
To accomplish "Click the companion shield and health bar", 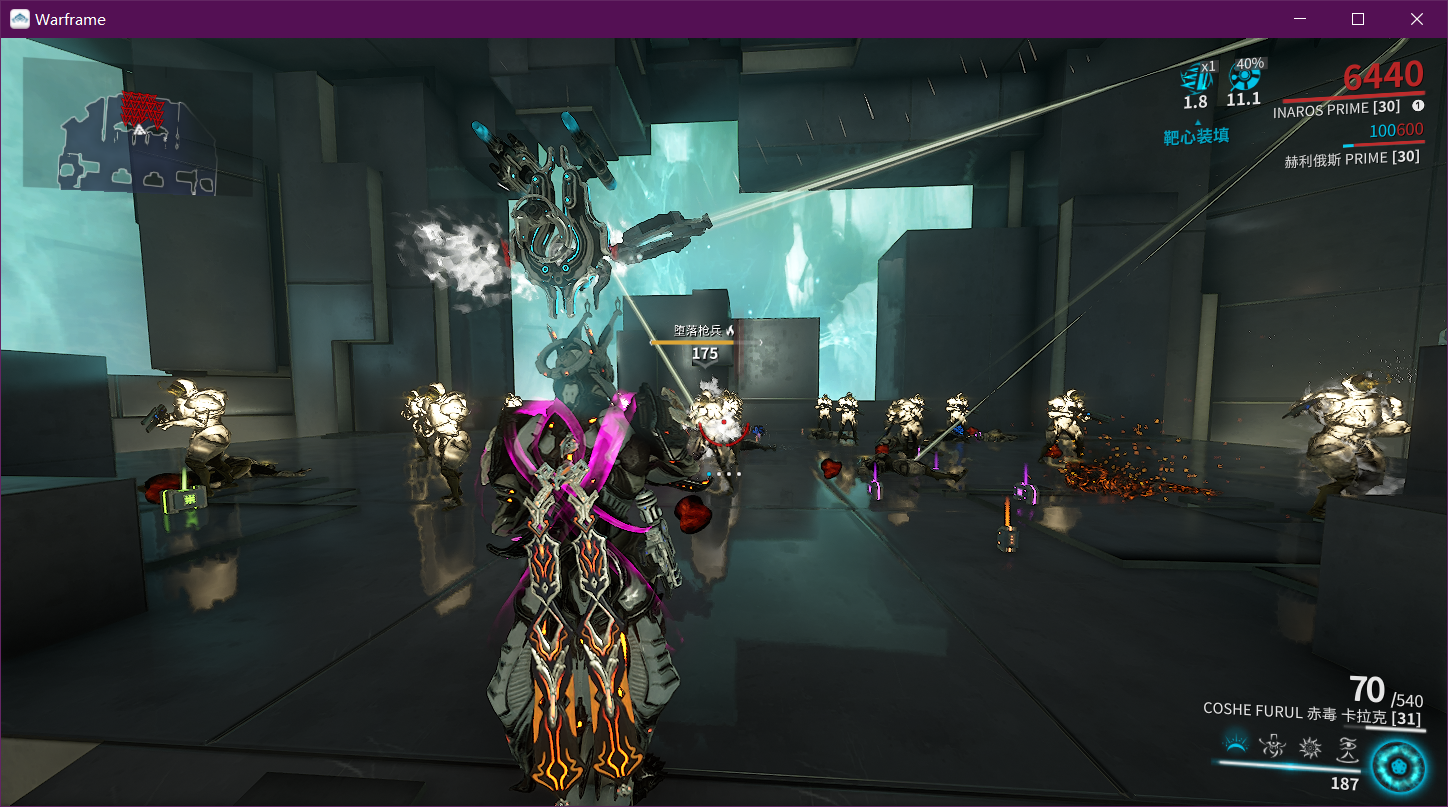I will pos(1382,145).
